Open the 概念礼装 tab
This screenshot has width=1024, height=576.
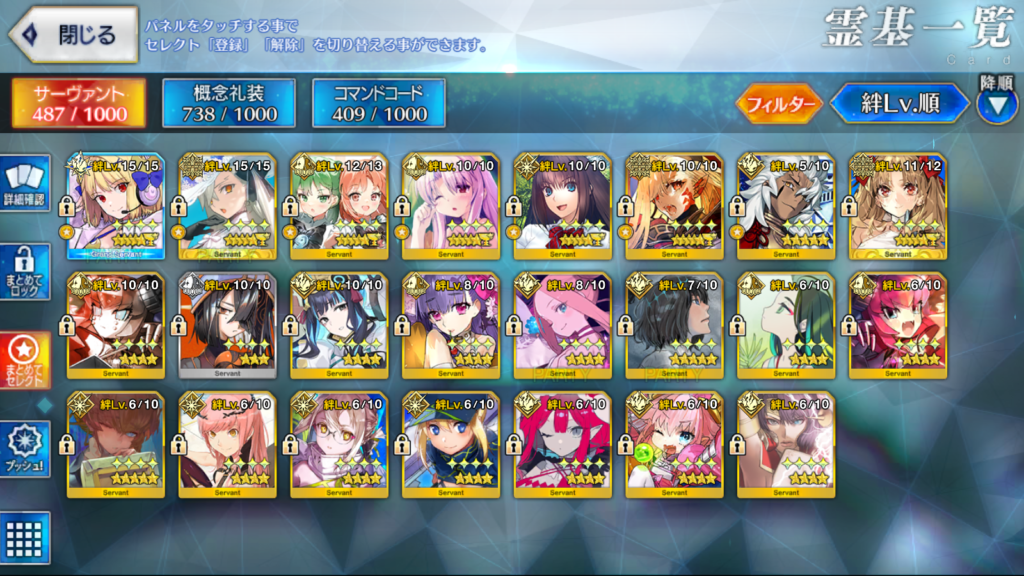coord(229,104)
